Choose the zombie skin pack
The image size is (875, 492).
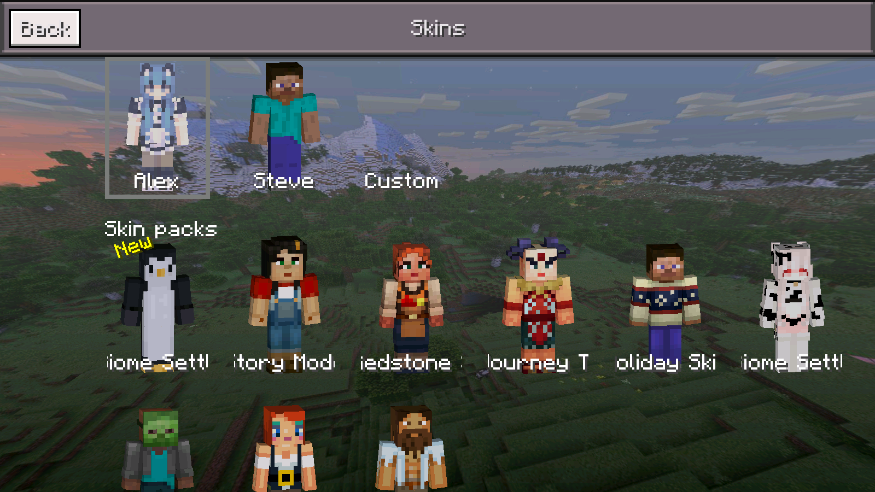[x=157, y=450]
